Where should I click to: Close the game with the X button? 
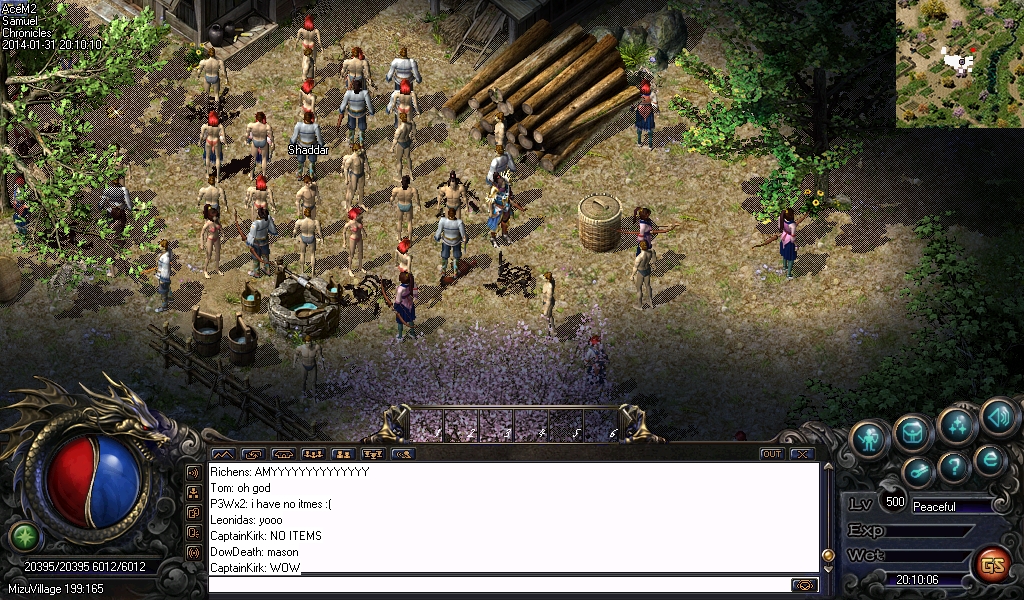pyautogui.click(x=801, y=454)
